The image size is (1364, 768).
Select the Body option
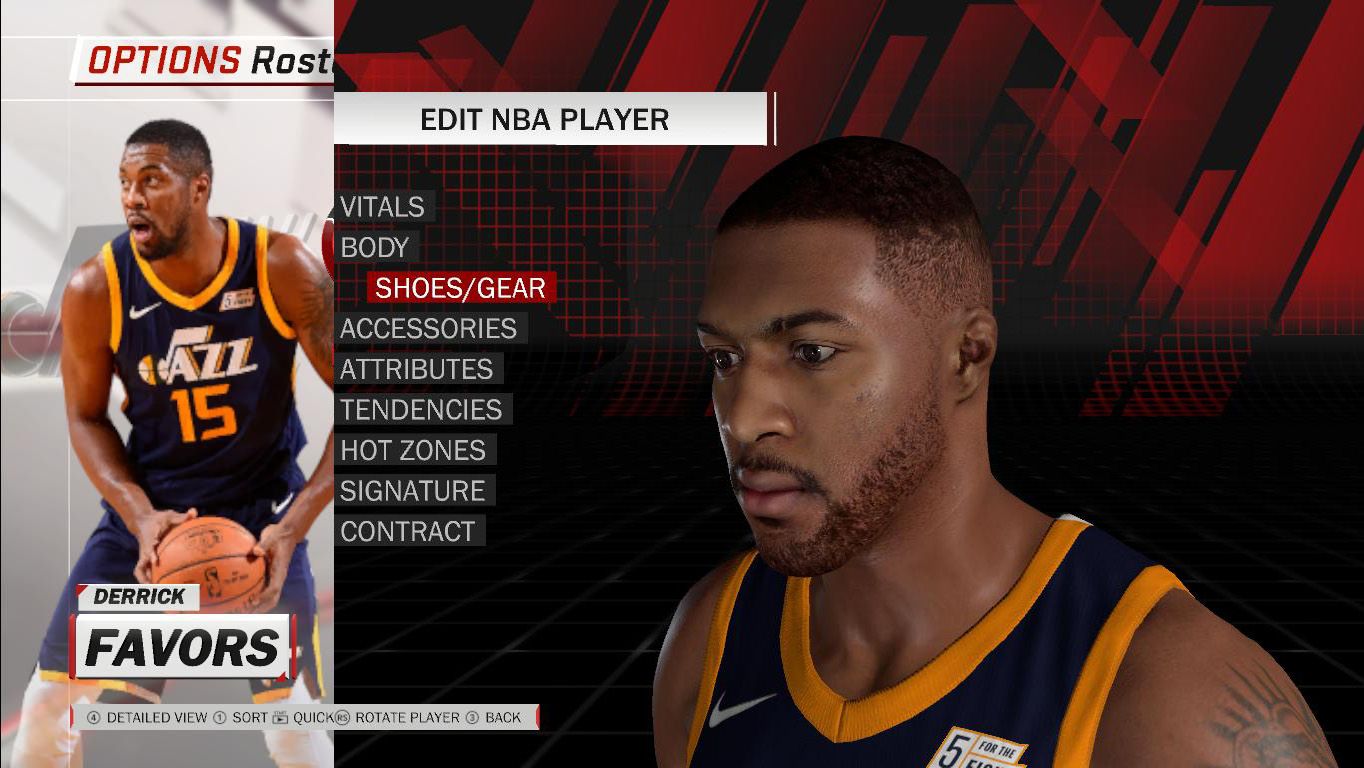375,248
